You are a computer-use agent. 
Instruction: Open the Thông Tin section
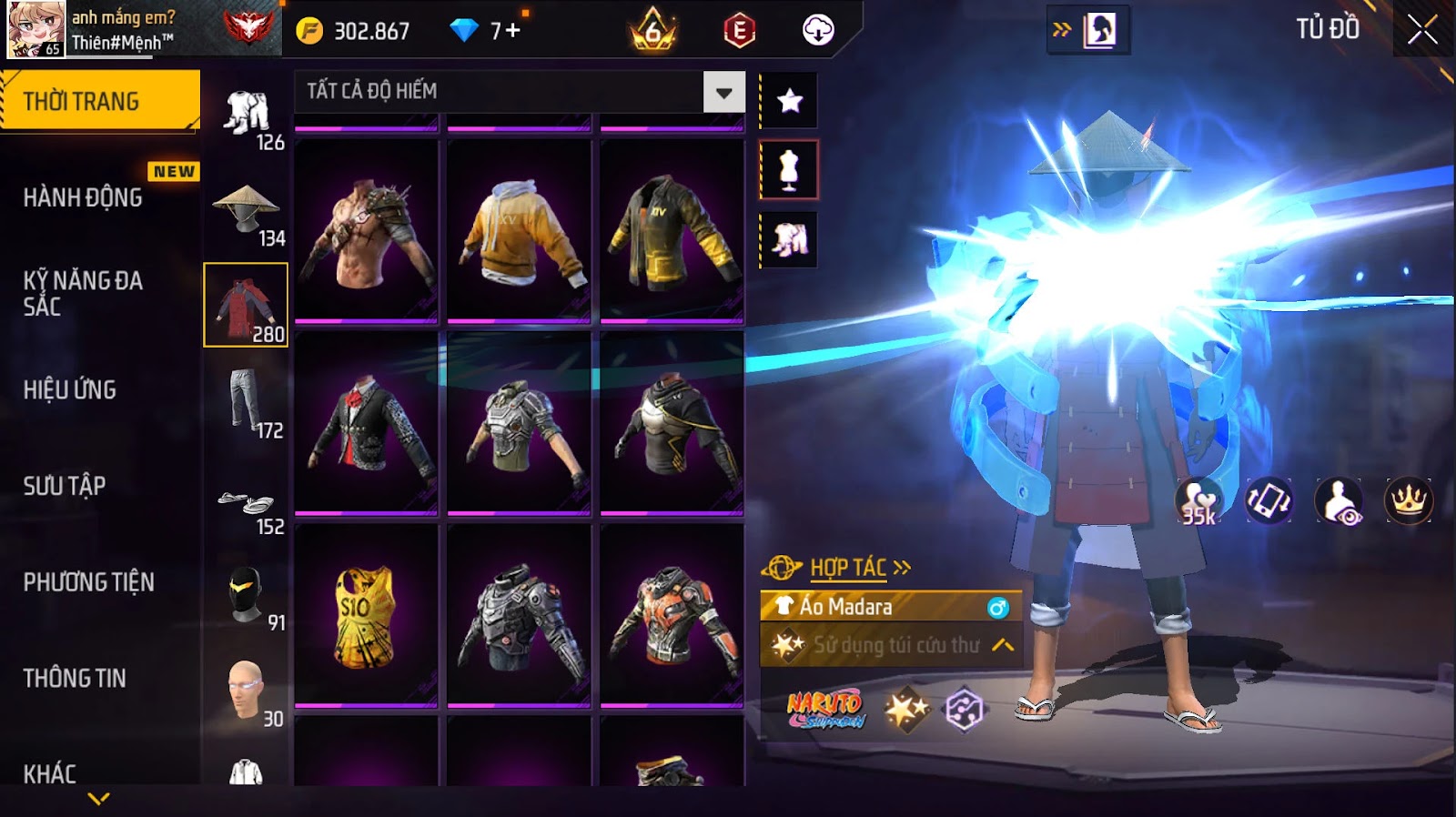(75, 678)
